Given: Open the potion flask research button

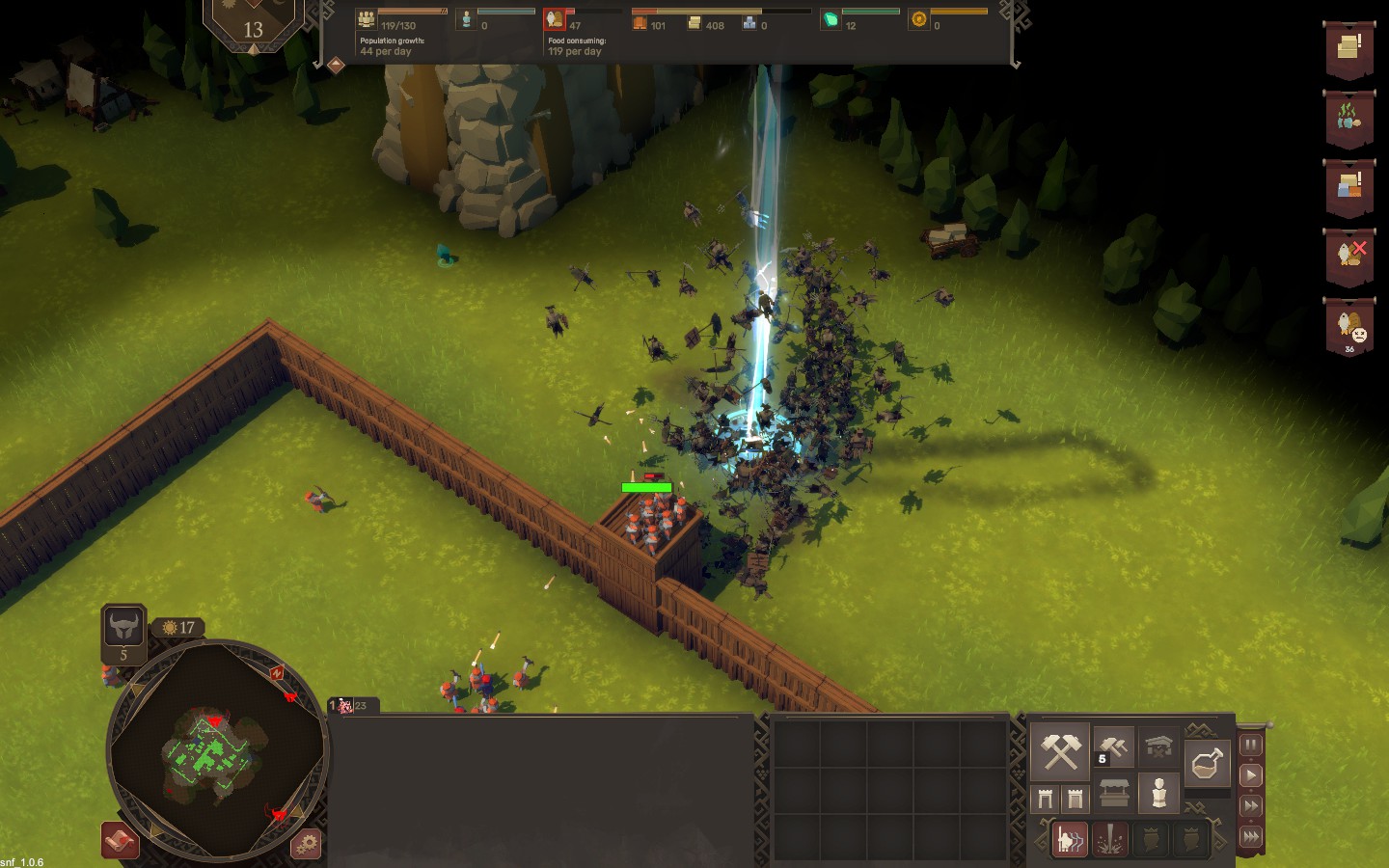Looking at the screenshot, I should tap(1208, 764).
